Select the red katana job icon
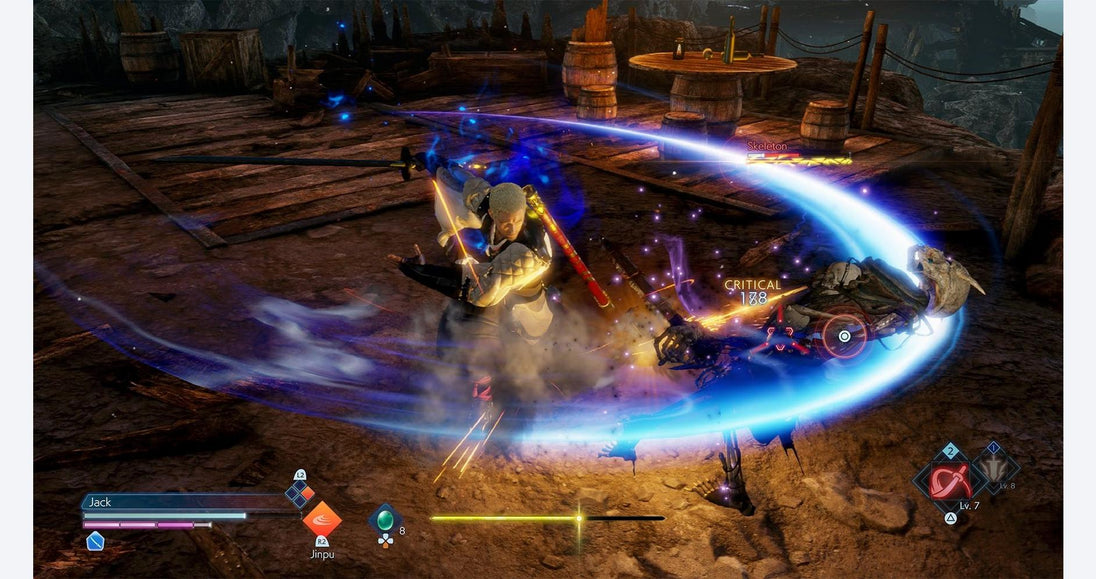Screen dimensions: 1096x579 (949, 482)
